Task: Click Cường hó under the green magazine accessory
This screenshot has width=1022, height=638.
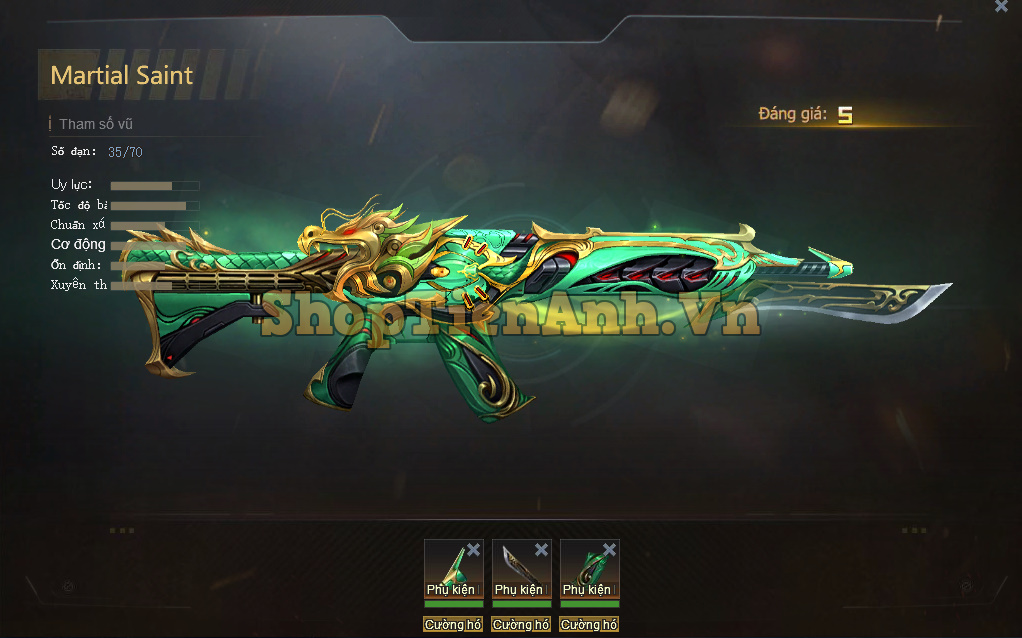Action: pyautogui.click(x=589, y=625)
